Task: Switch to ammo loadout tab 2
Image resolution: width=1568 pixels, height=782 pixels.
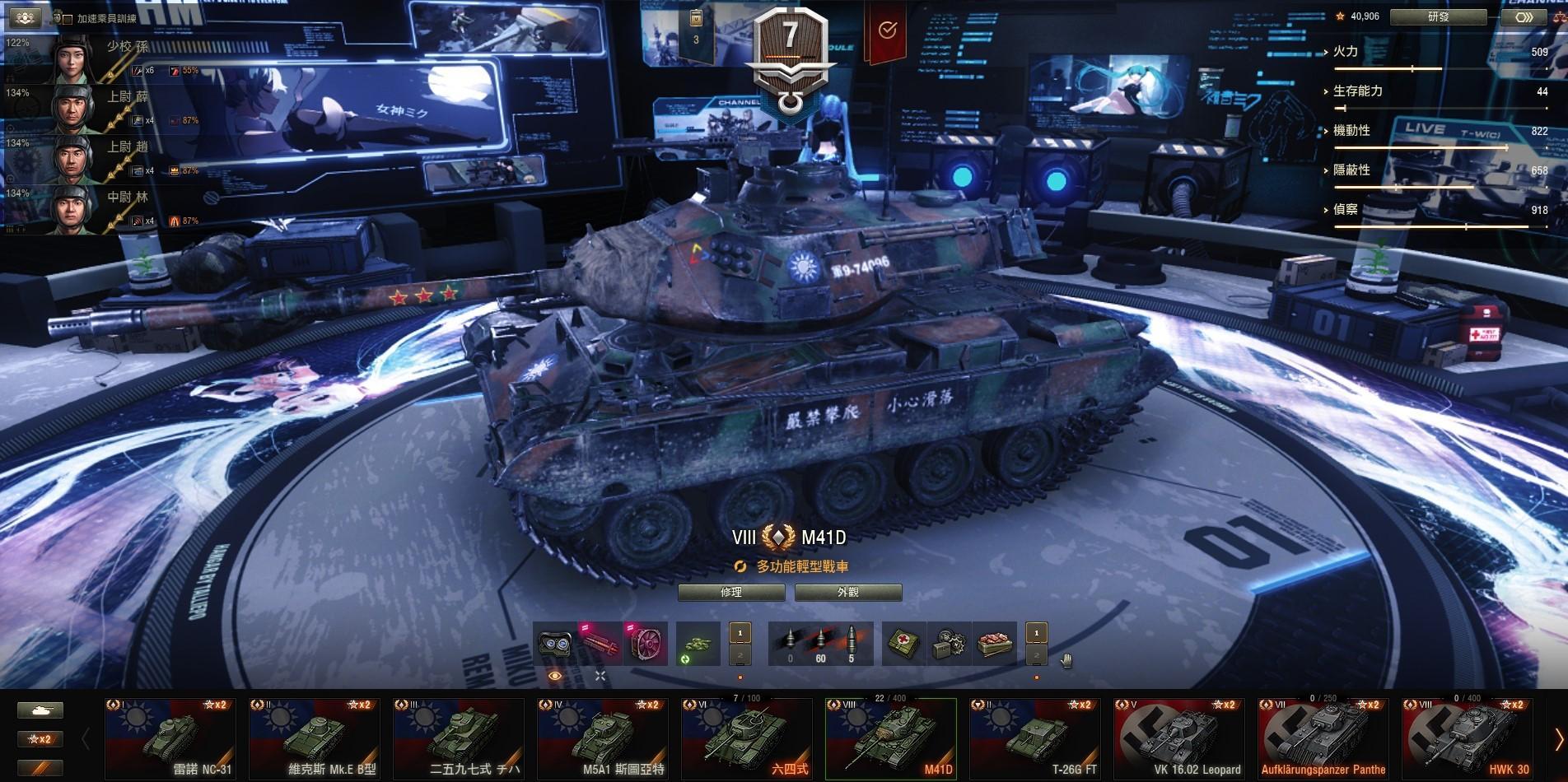Action: [x=740, y=655]
